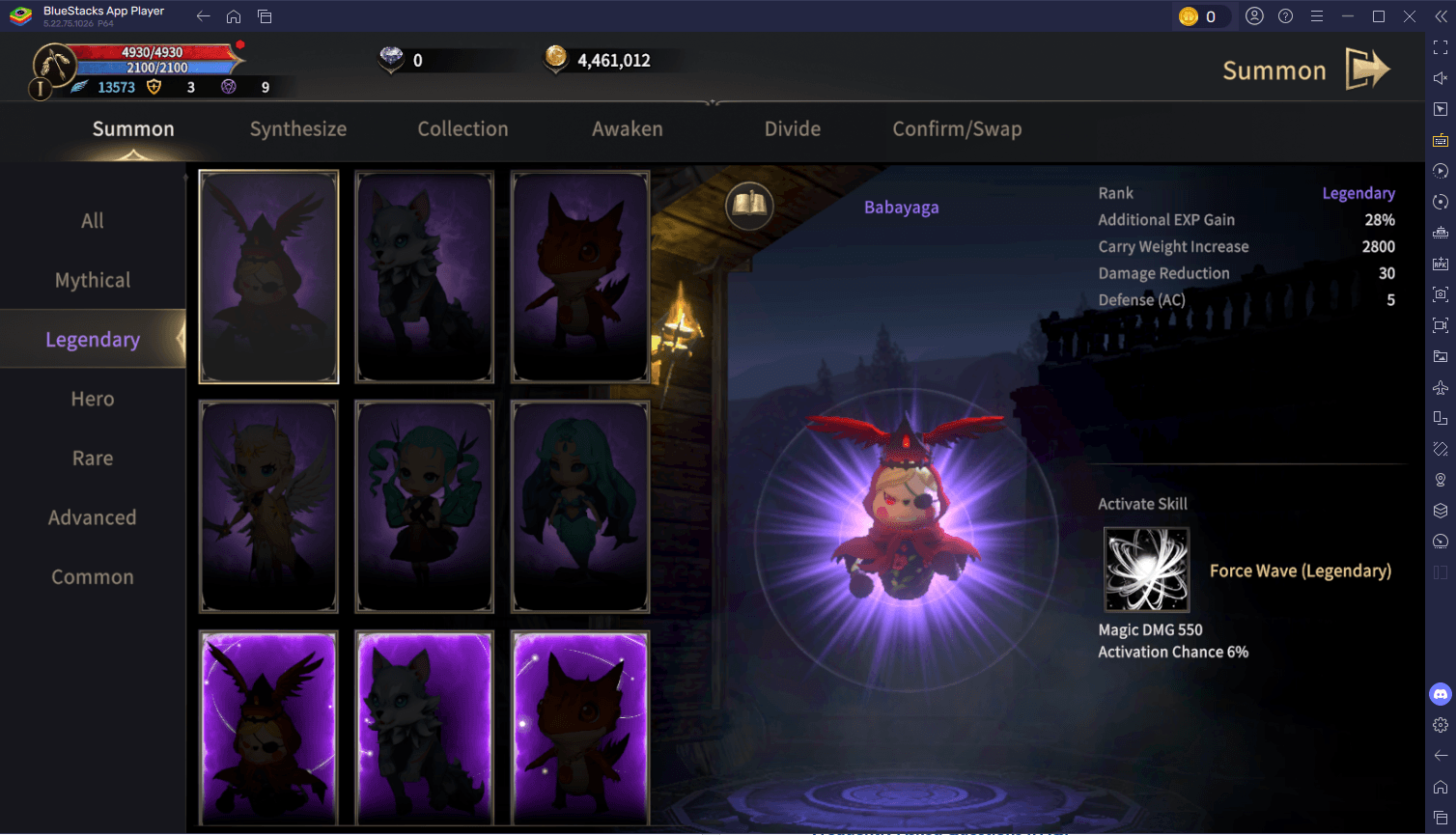Open the Confirm/Swap tab

(x=956, y=129)
